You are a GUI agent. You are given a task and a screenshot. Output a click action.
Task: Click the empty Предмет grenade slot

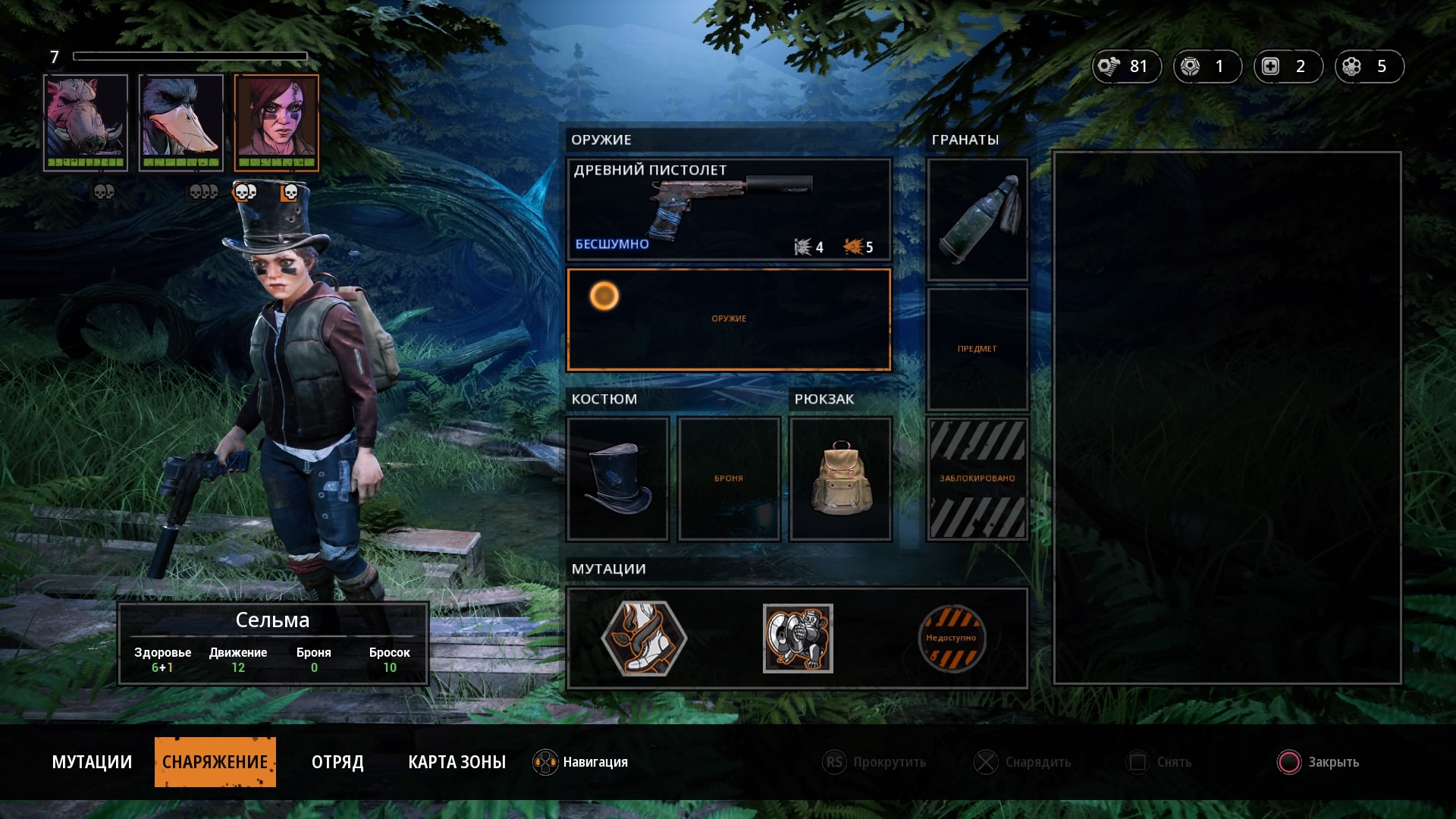tap(977, 349)
